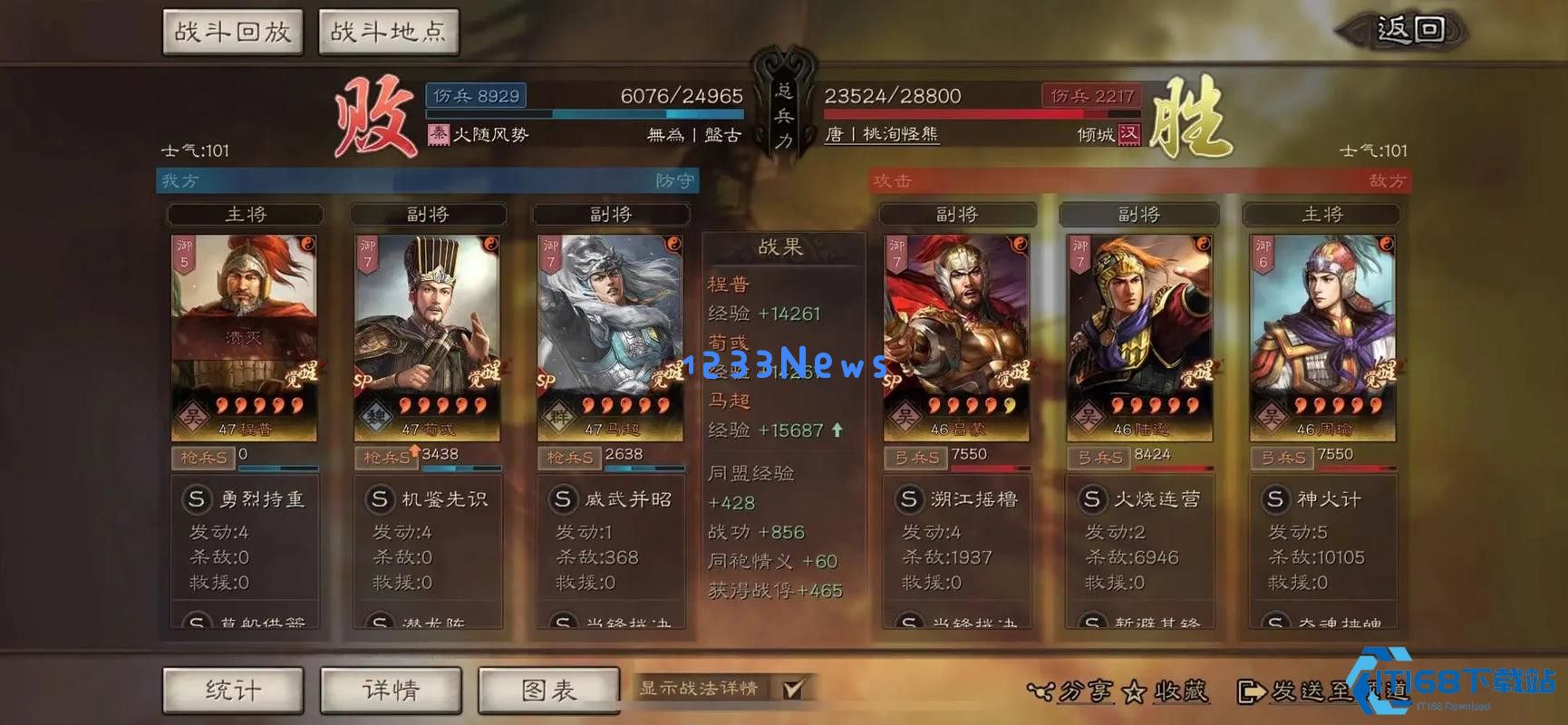The image size is (1568, 725).
Task: Click the 枪兵S badge under 荀彧
Action: tap(385, 458)
